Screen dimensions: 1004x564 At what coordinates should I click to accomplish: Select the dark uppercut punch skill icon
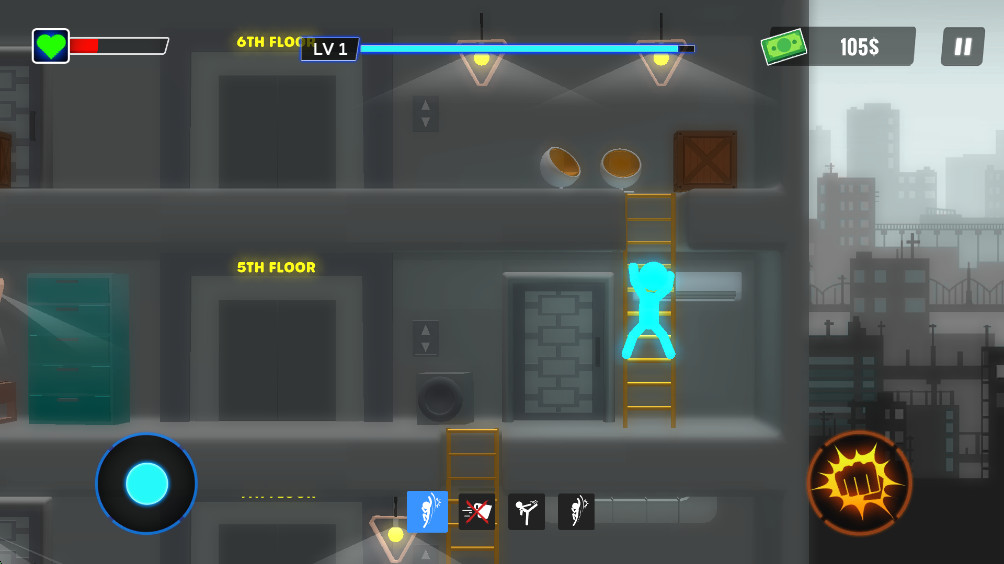pos(576,512)
